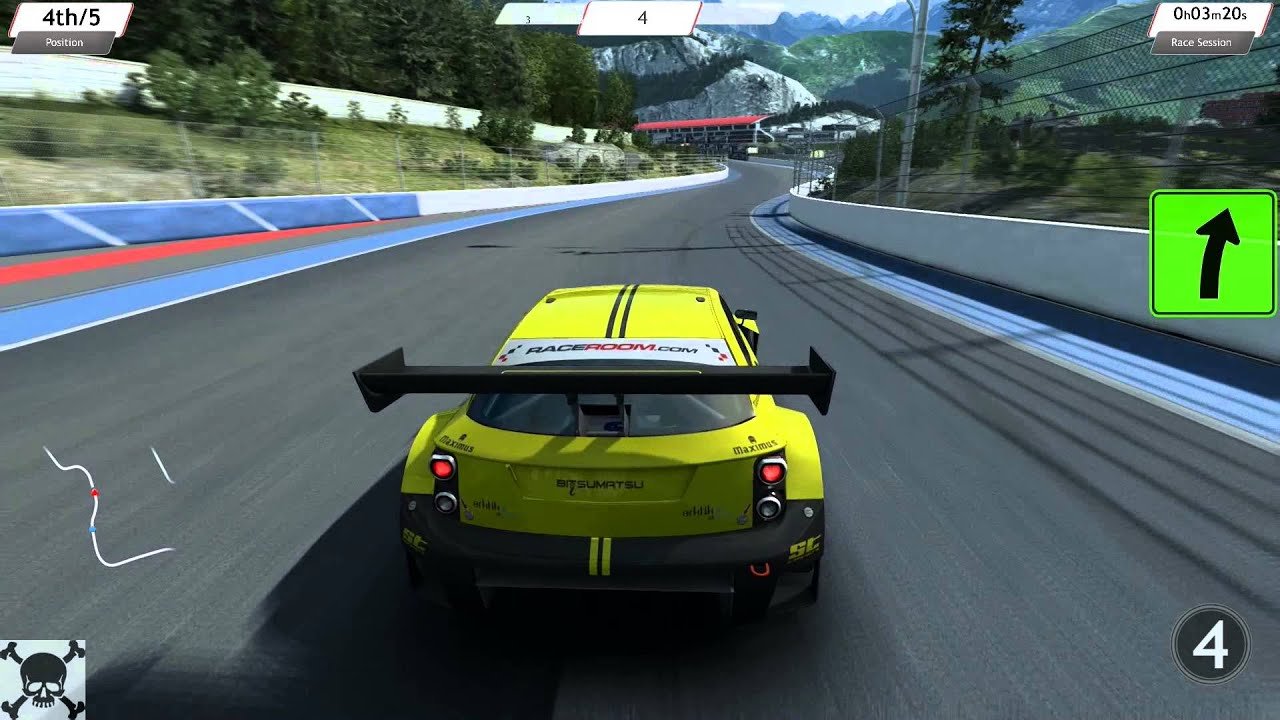Click the skull and crossbones logo
Image resolution: width=1280 pixels, height=720 pixels.
point(42,680)
